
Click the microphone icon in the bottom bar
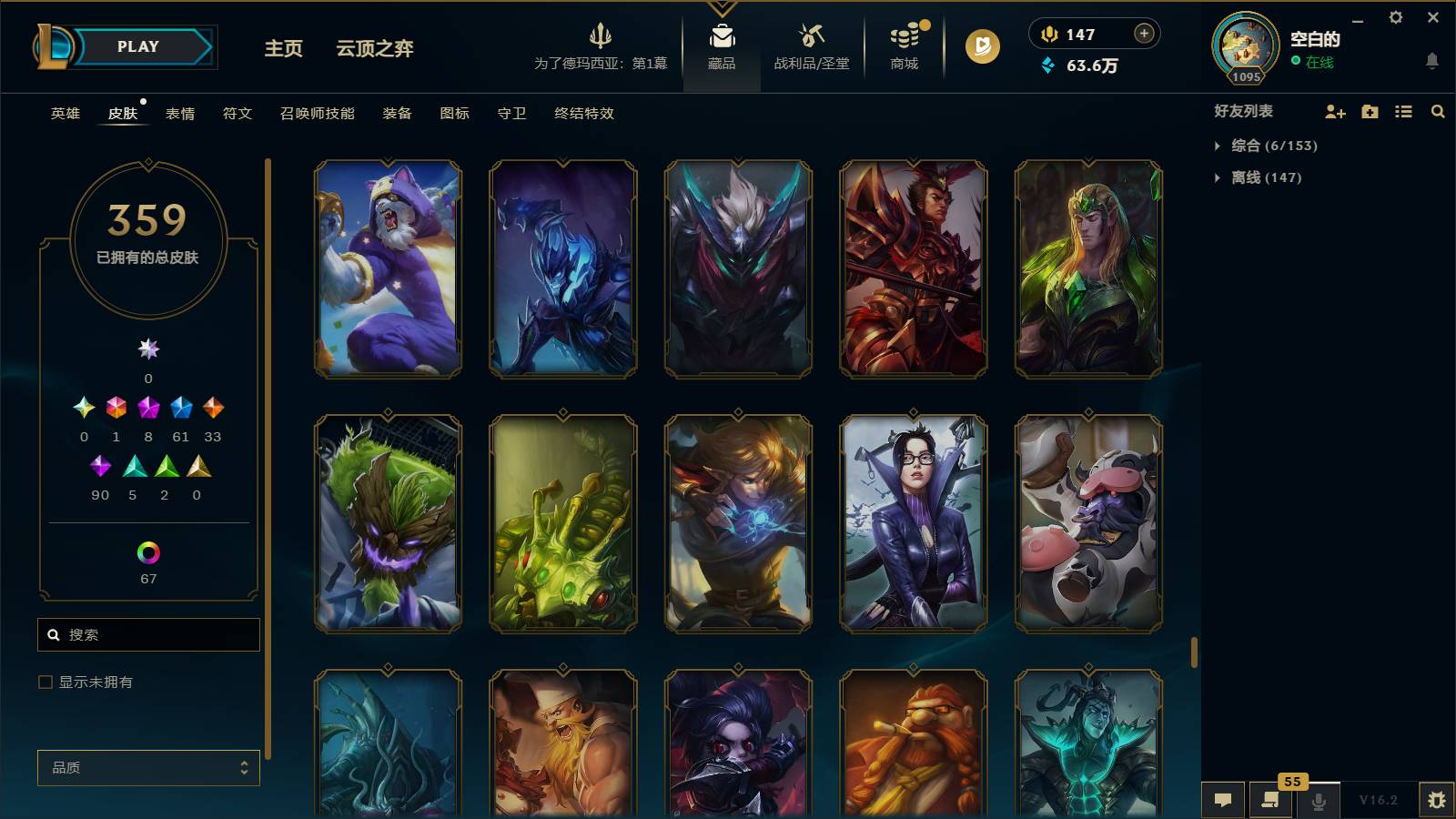[x=1319, y=800]
